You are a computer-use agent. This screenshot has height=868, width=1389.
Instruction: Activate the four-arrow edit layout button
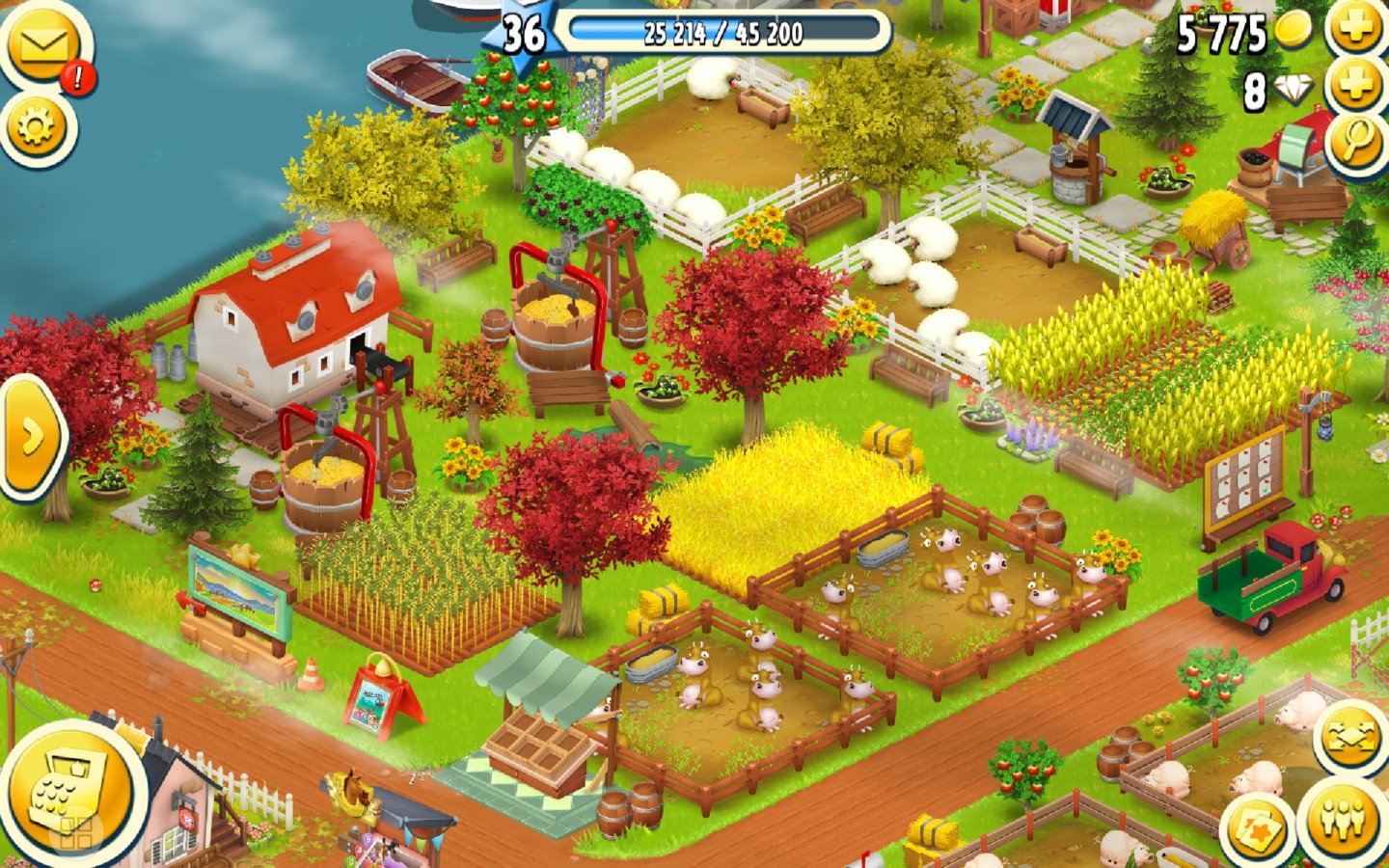[1350, 736]
